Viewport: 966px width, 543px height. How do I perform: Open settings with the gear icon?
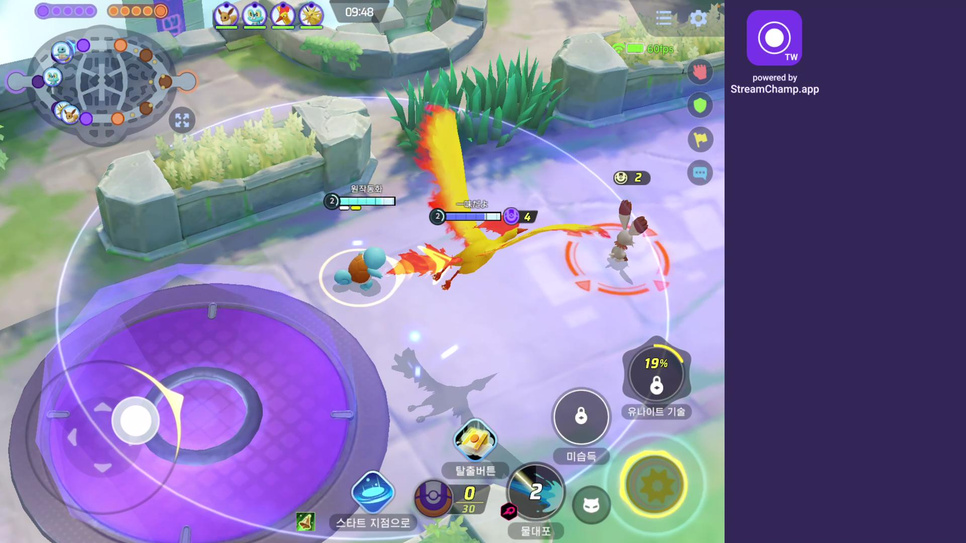coord(698,18)
